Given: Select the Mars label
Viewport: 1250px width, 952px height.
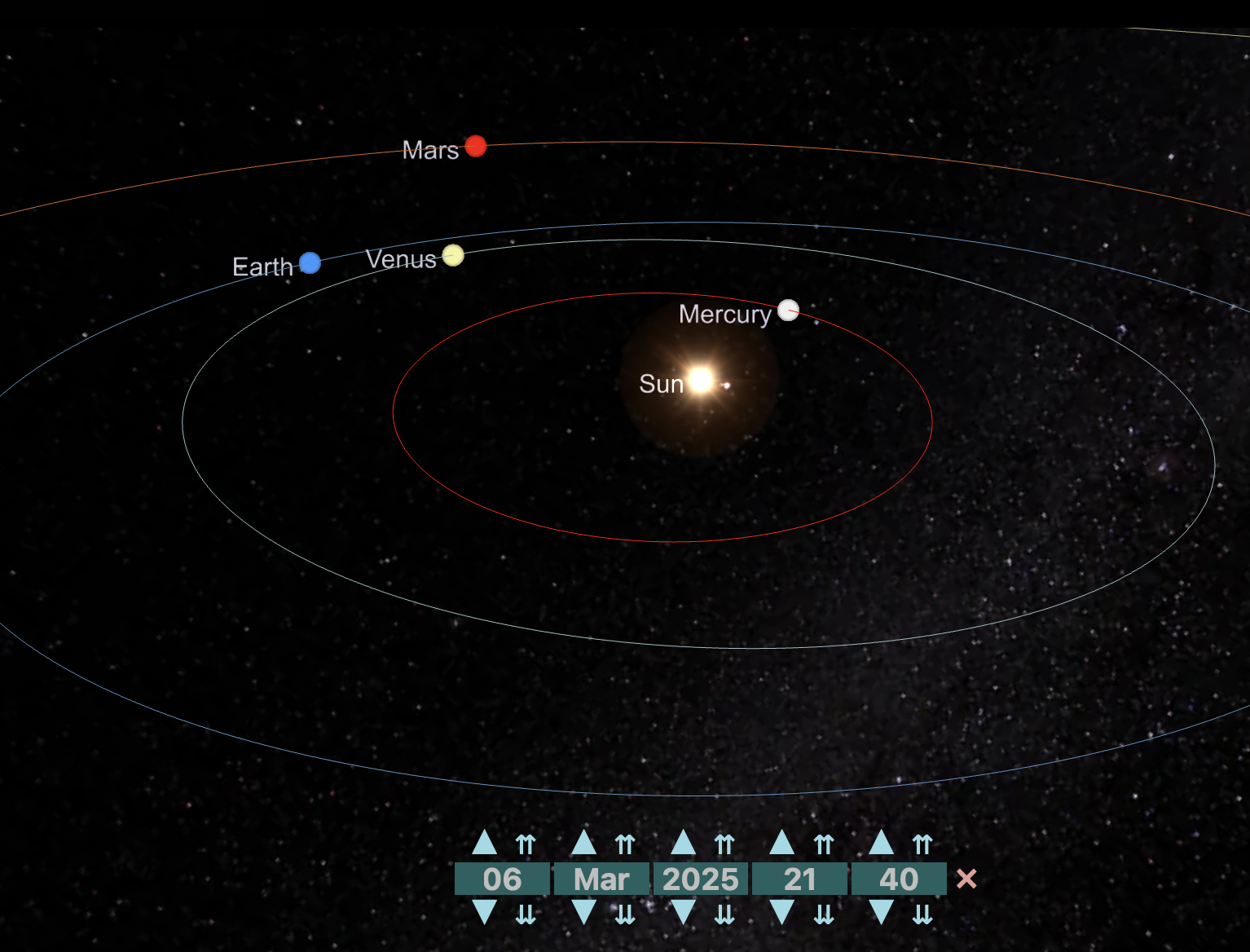Looking at the screenshot, I should [430, 150].
